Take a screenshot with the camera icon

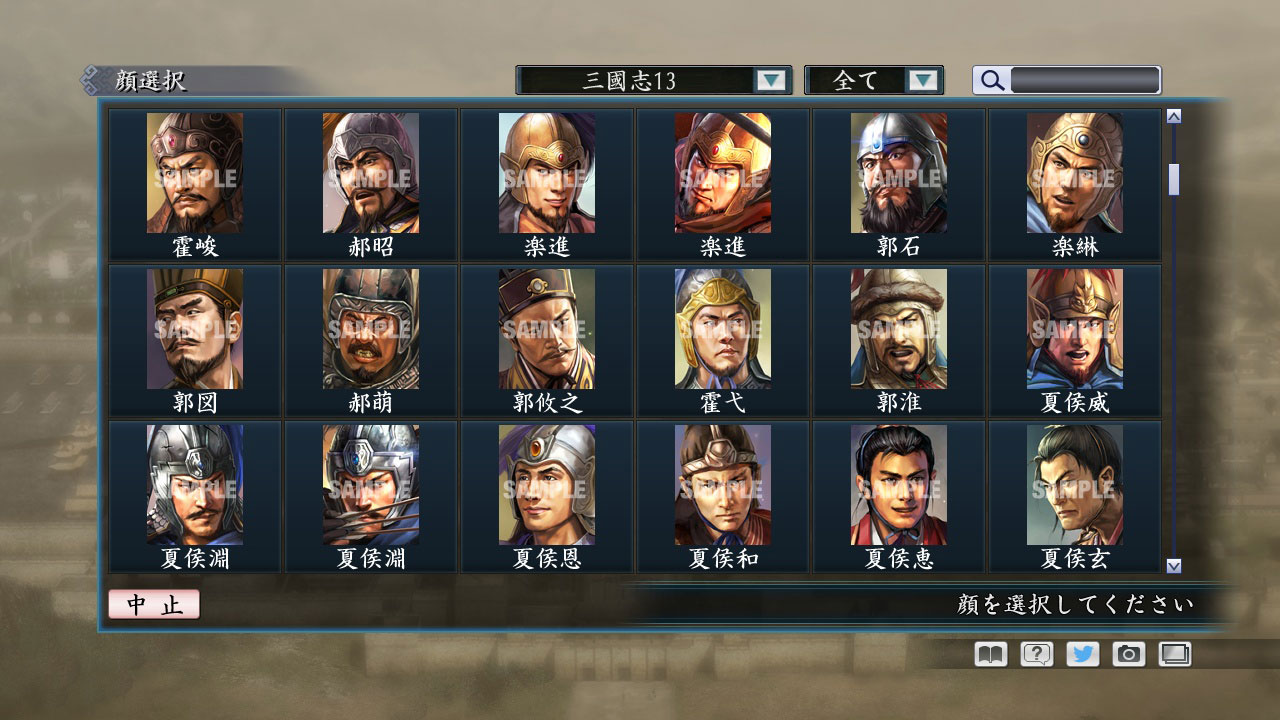(1128, 654)
